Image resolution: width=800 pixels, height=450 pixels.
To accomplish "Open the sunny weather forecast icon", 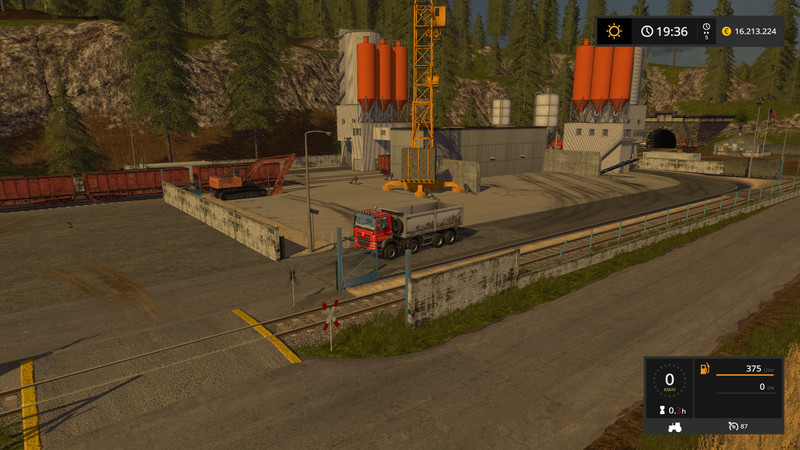I will 613,31.
